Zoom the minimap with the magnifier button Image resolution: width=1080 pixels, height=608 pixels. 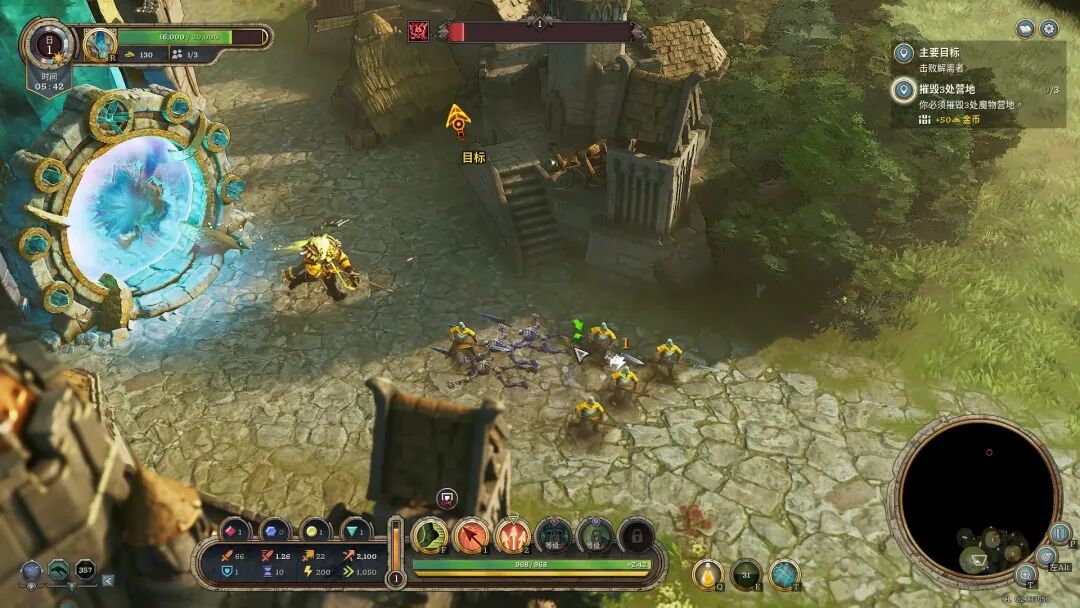tap(1025, 574)
